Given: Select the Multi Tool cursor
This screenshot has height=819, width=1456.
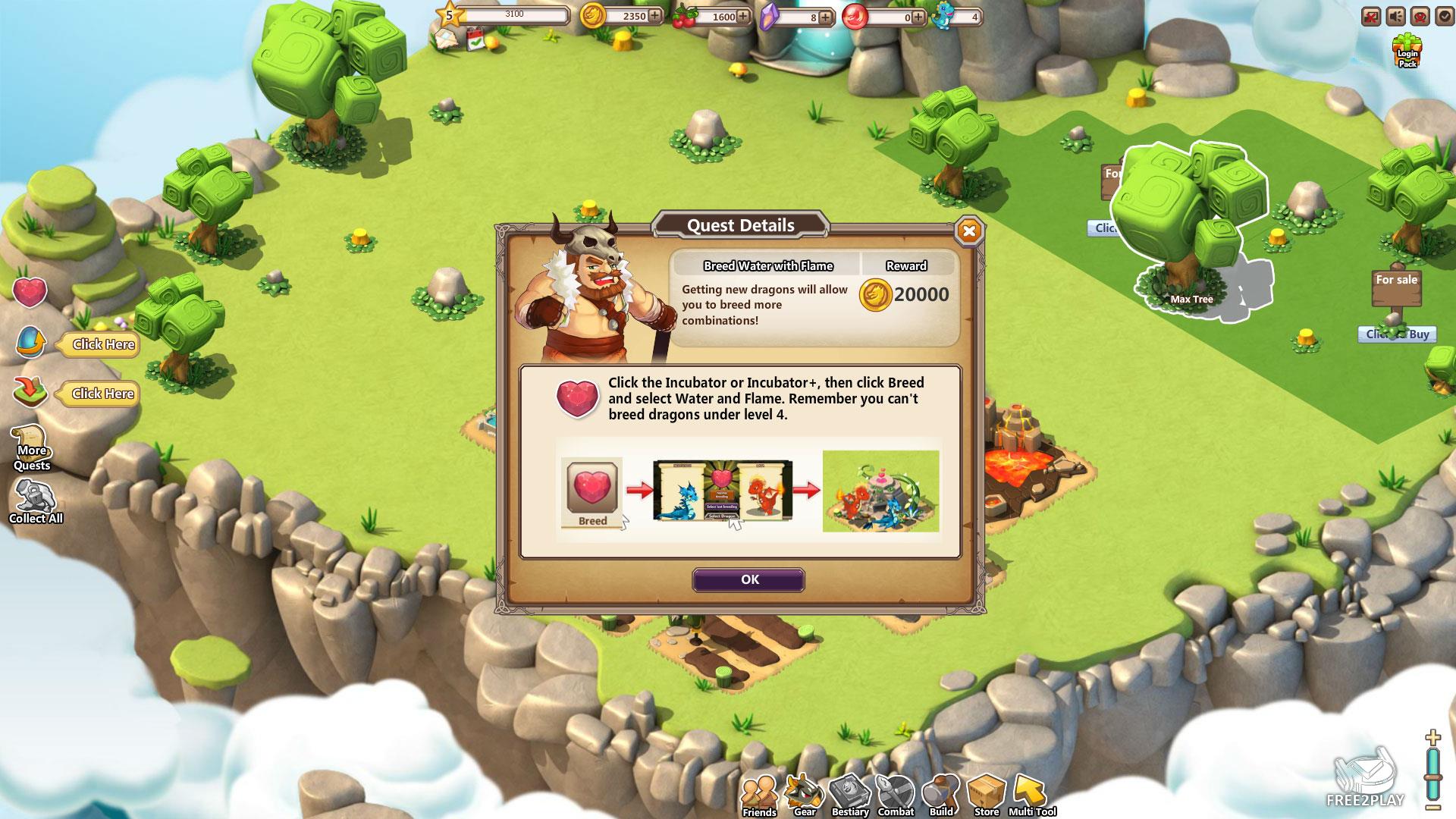Looking at the screenshot, I should (1031, 795).
